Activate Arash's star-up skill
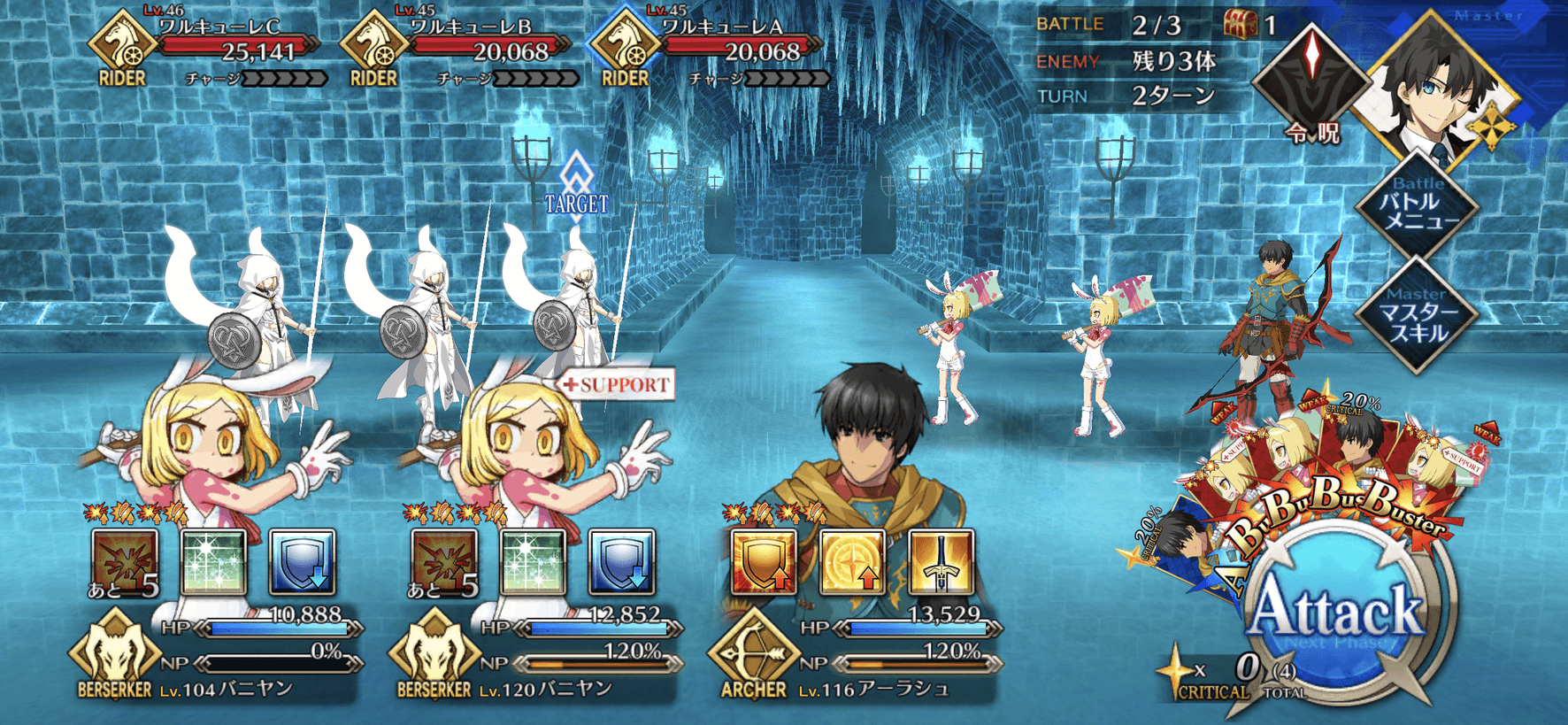 click(x=851, y=561)
